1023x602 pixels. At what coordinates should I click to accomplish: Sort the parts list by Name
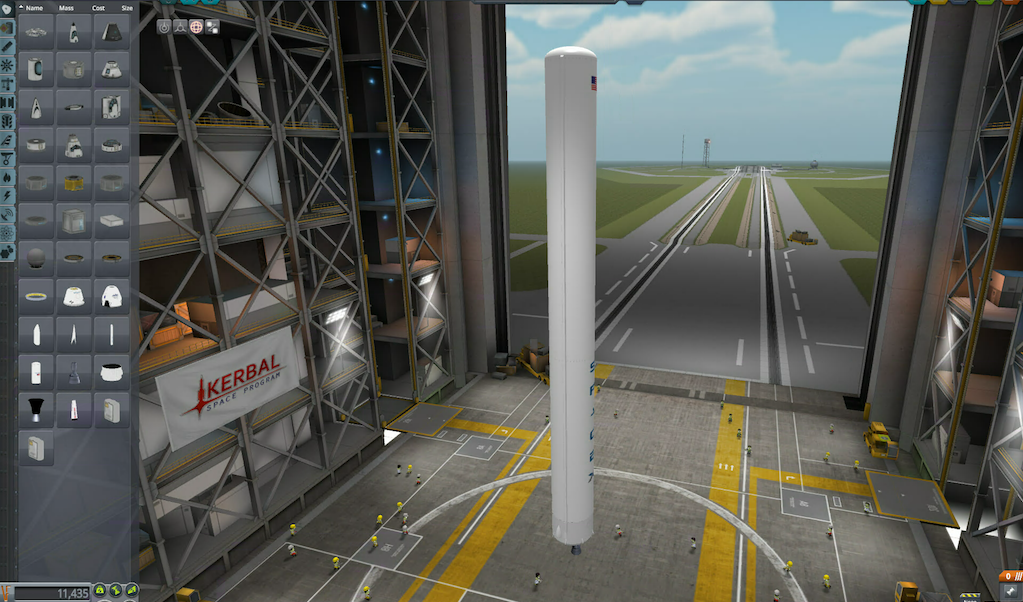point(34,7)
